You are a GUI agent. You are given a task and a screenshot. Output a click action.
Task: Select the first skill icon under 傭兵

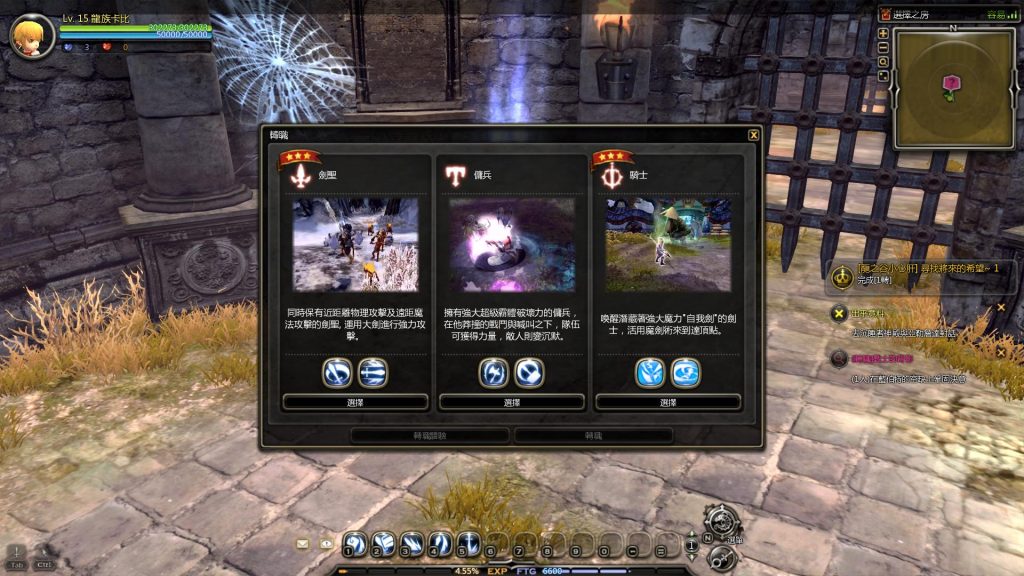494,373
